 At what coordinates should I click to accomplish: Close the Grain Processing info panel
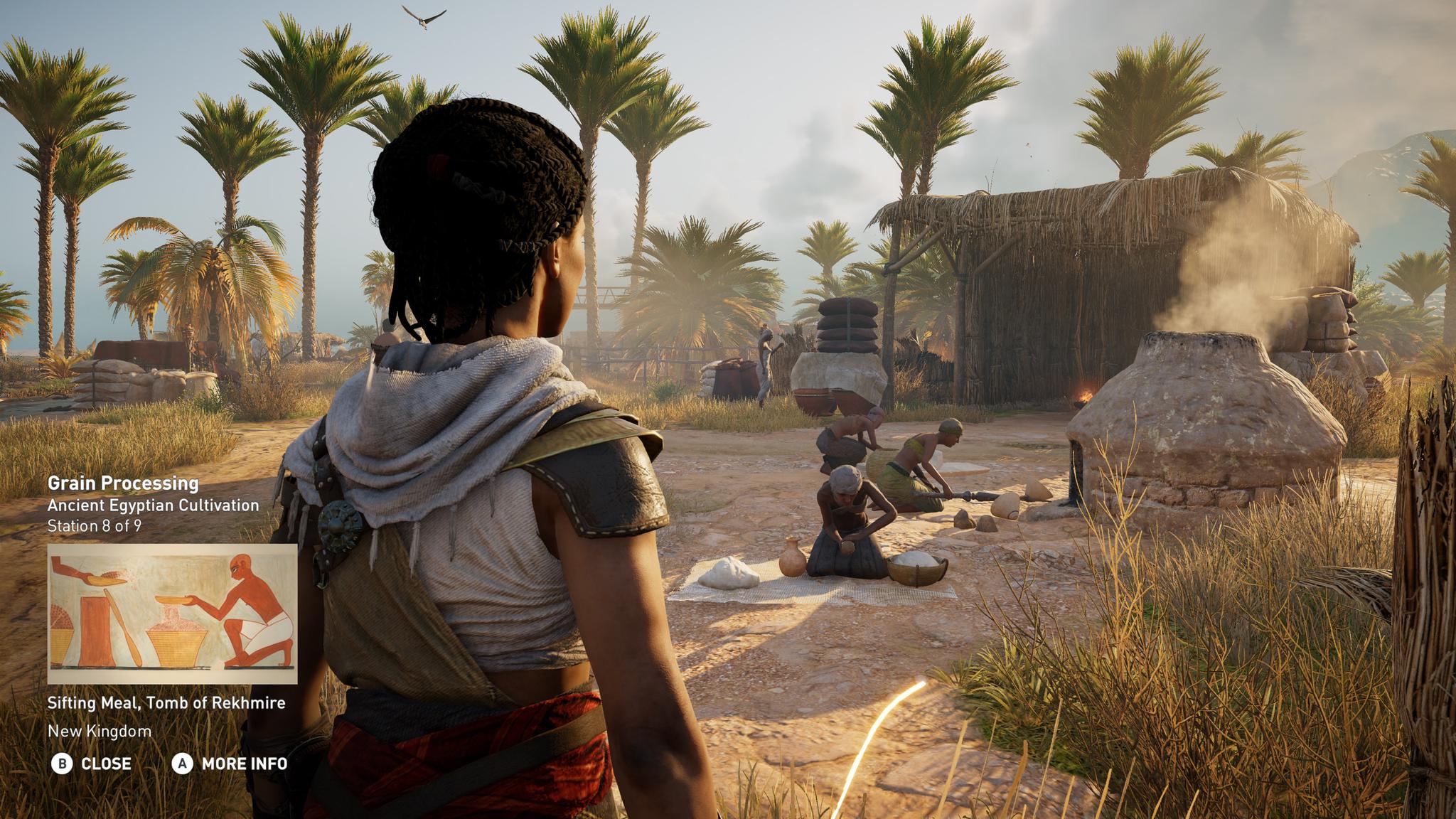[x=92, y=764]
